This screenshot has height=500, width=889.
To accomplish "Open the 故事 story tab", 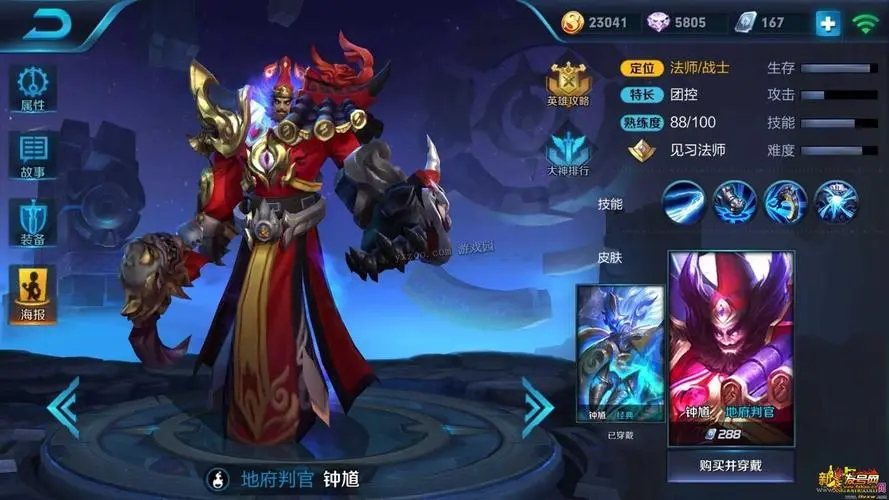I will pyautogui.click(x=33, y=155).
